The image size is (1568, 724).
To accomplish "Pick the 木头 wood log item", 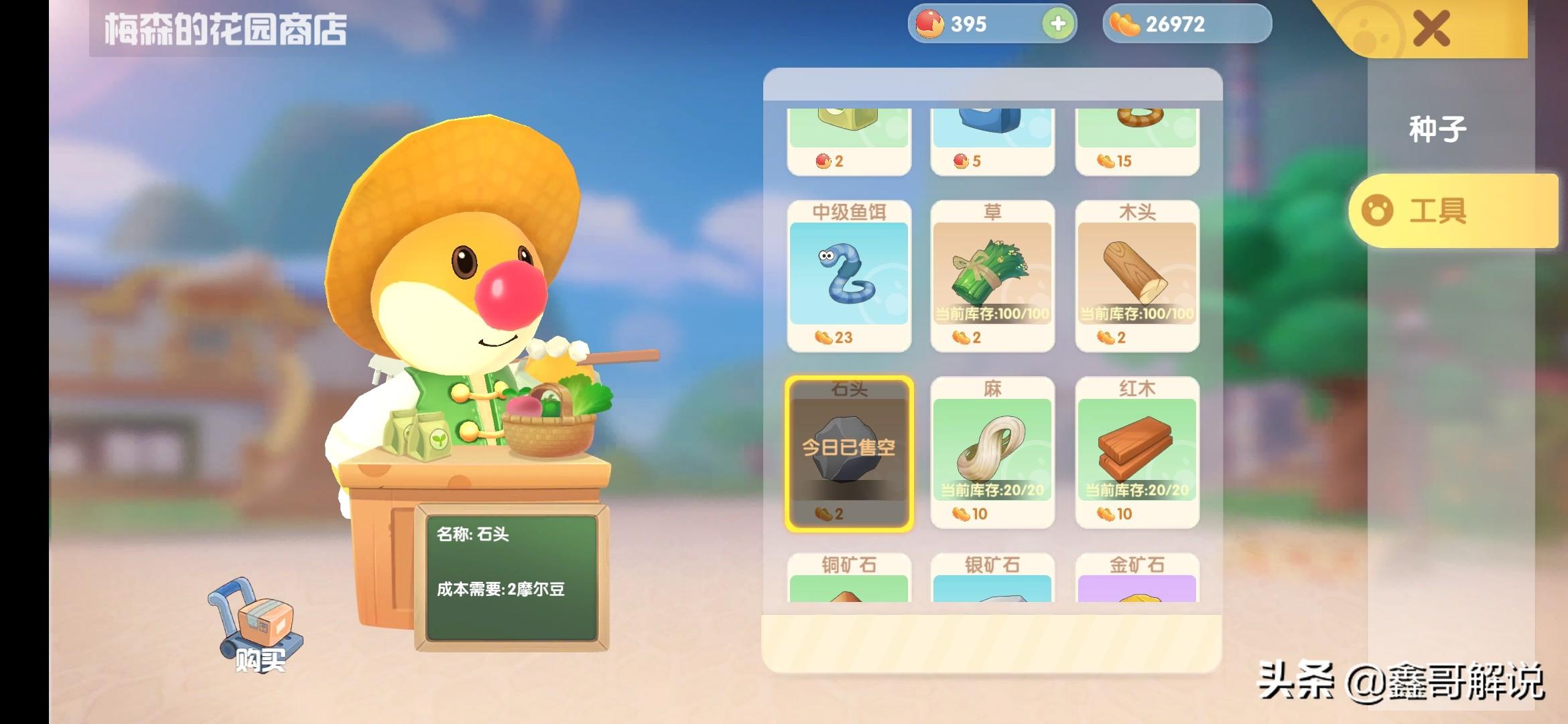I will [1137, 275].
